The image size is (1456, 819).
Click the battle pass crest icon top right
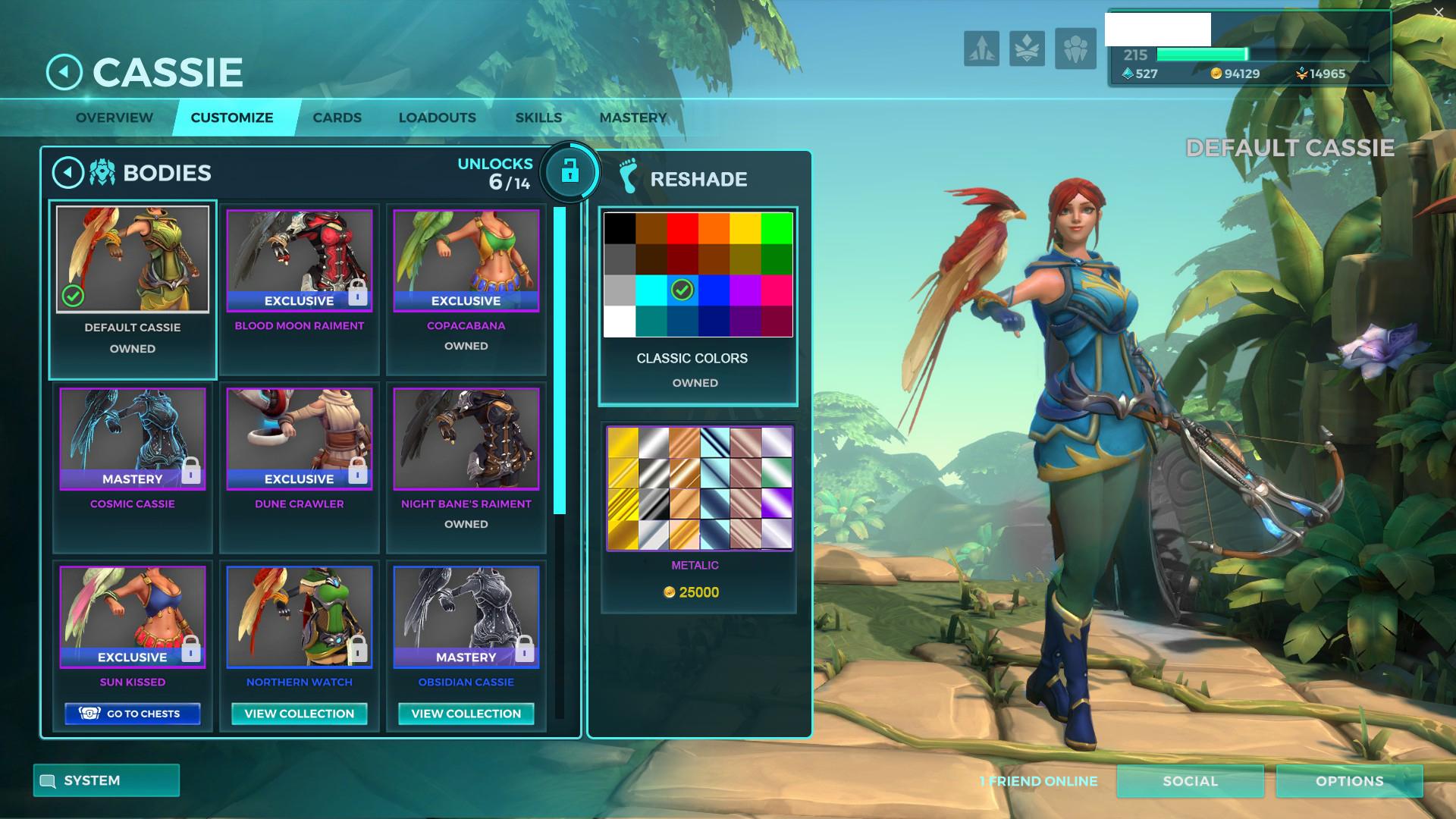coord(1027,48)
